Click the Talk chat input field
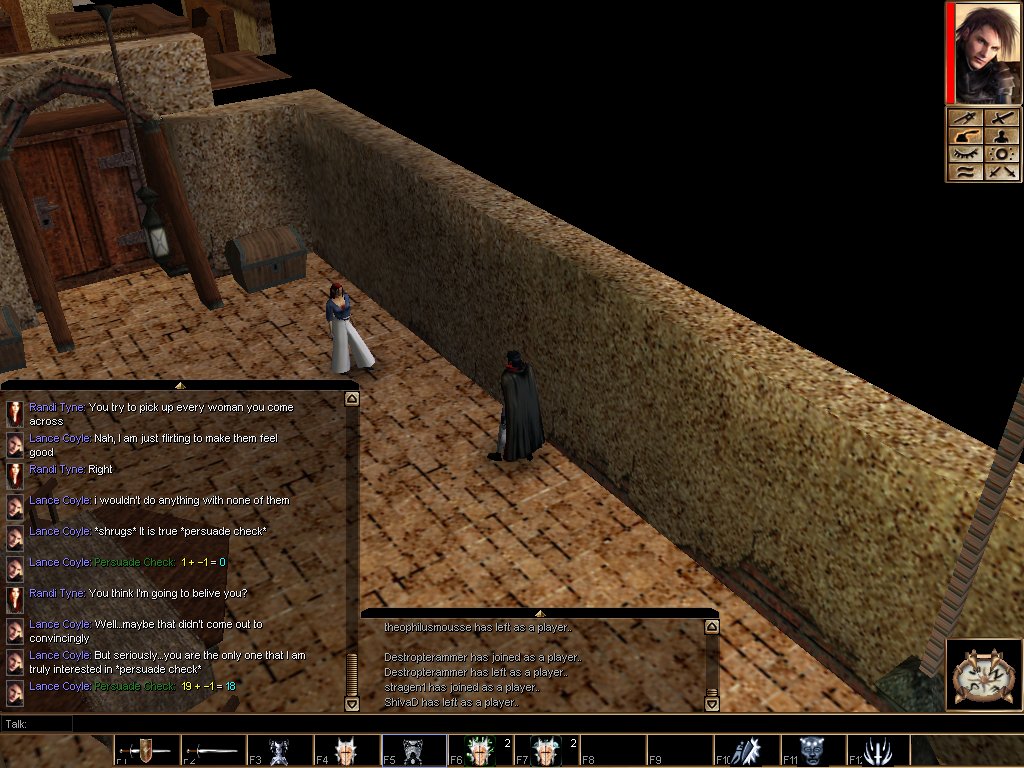 click(500, 723)
